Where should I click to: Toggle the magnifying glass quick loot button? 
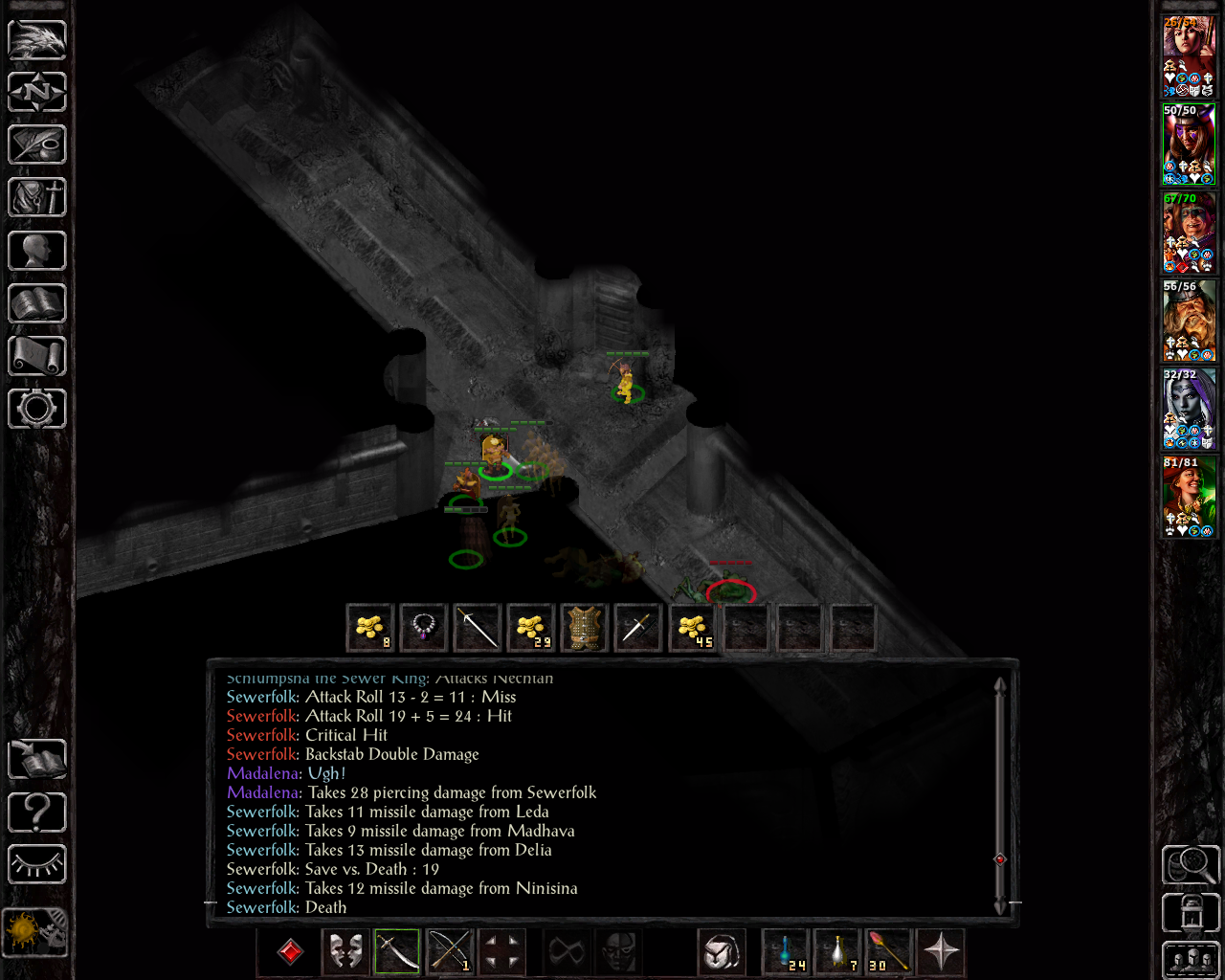1190,864
